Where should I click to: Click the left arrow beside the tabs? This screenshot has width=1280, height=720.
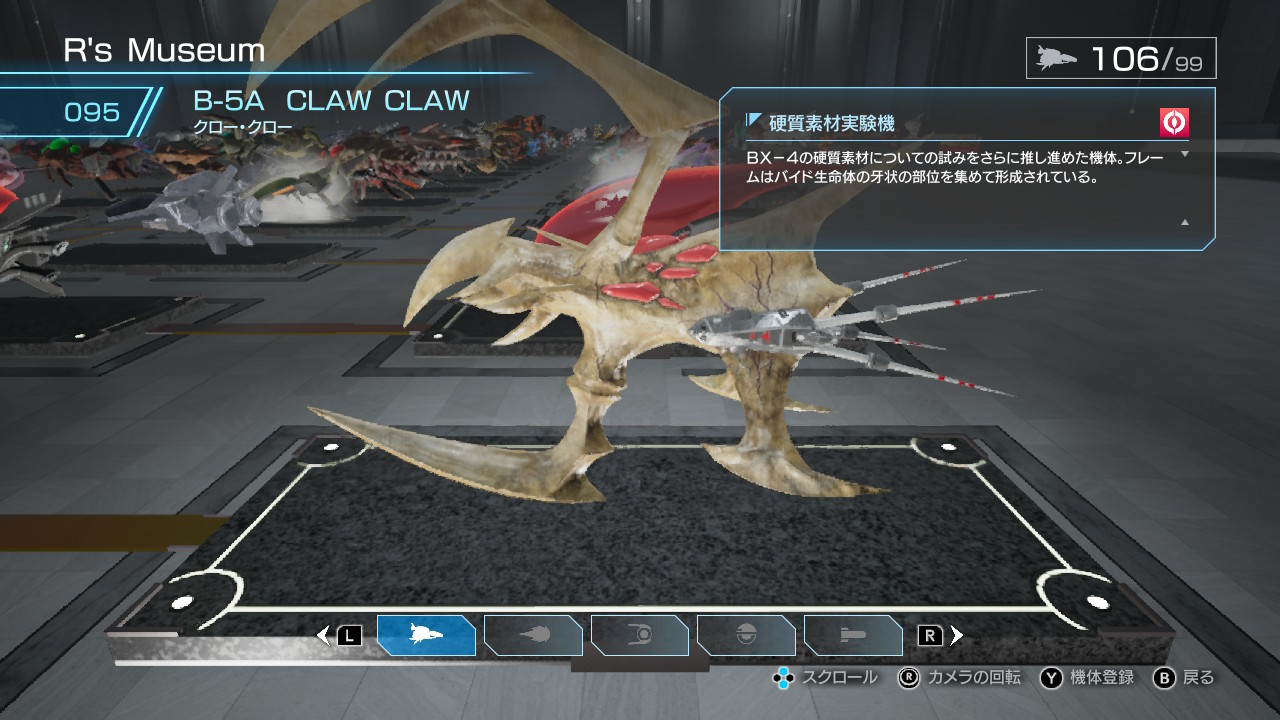(323, 635)
